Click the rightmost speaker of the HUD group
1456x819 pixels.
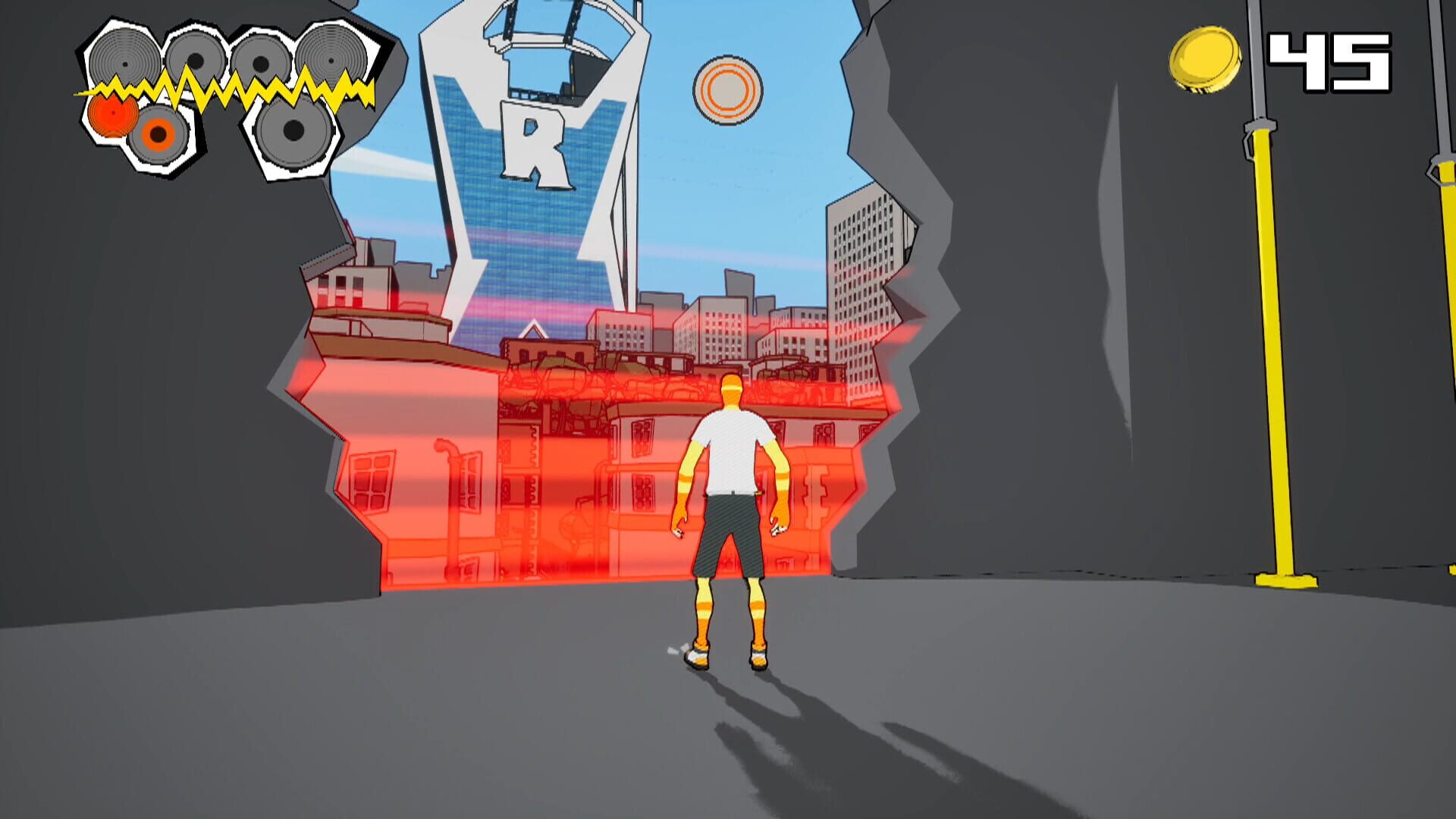point(331,61)
